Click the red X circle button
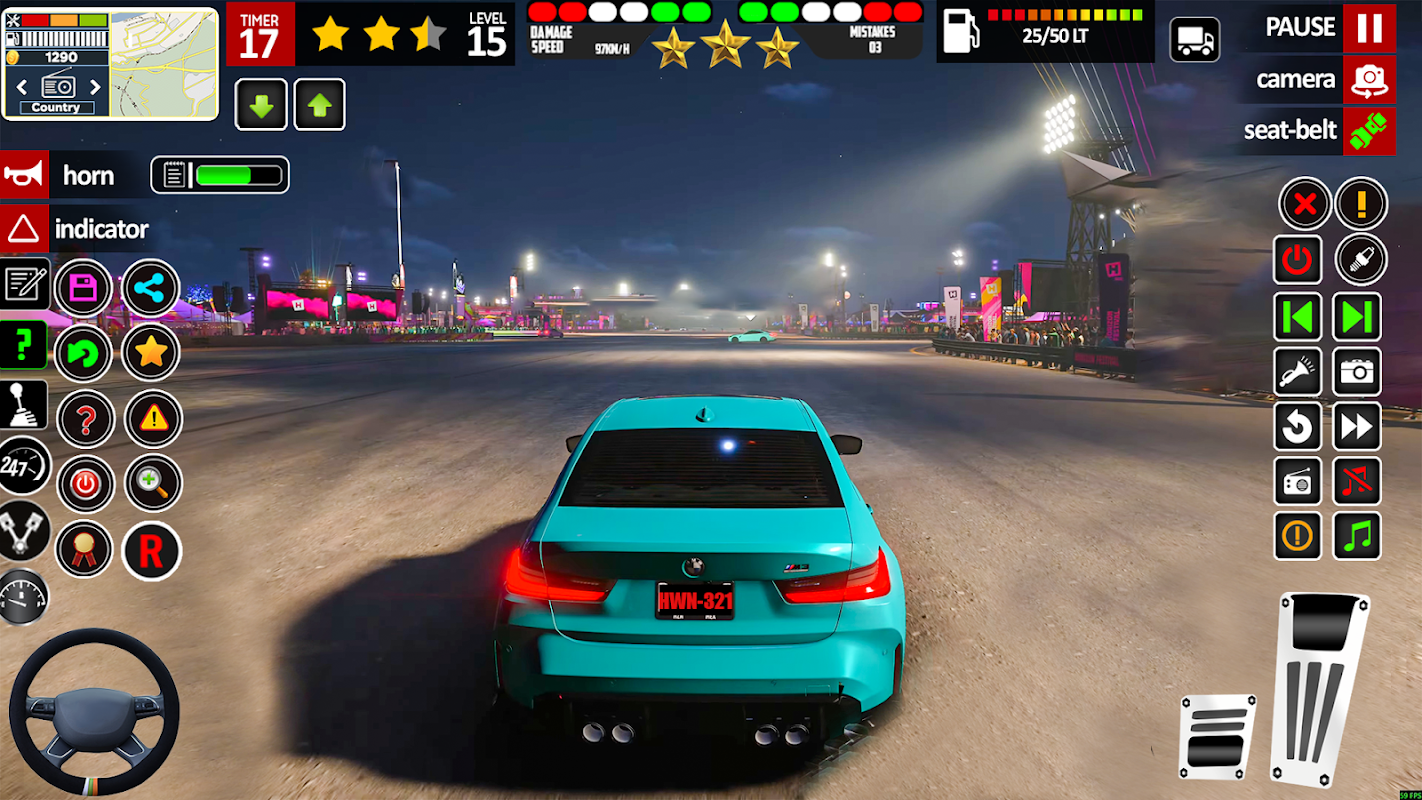This screenshot has width=1422, height=800. click(1304, 205)
